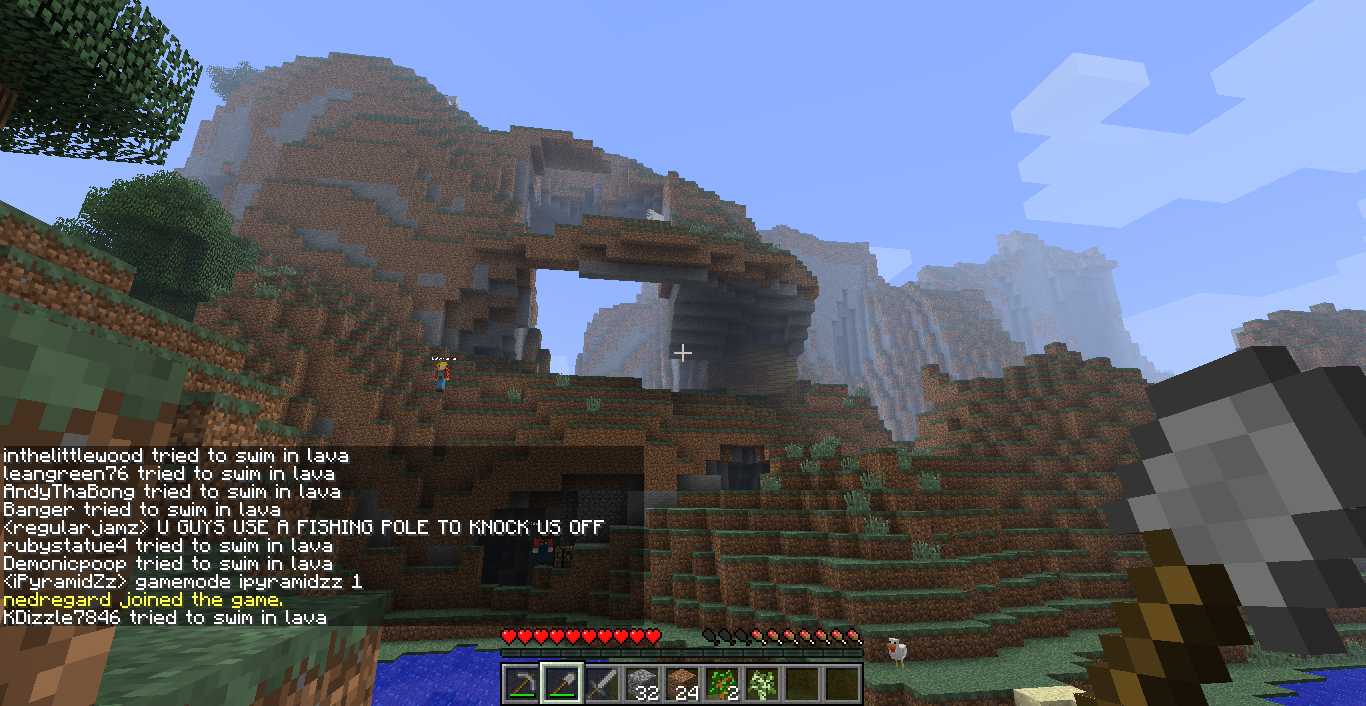This screenshot has width=1366, height=706.
Task: Click the yellow nedregard joined message
Action: coord(143,600)
